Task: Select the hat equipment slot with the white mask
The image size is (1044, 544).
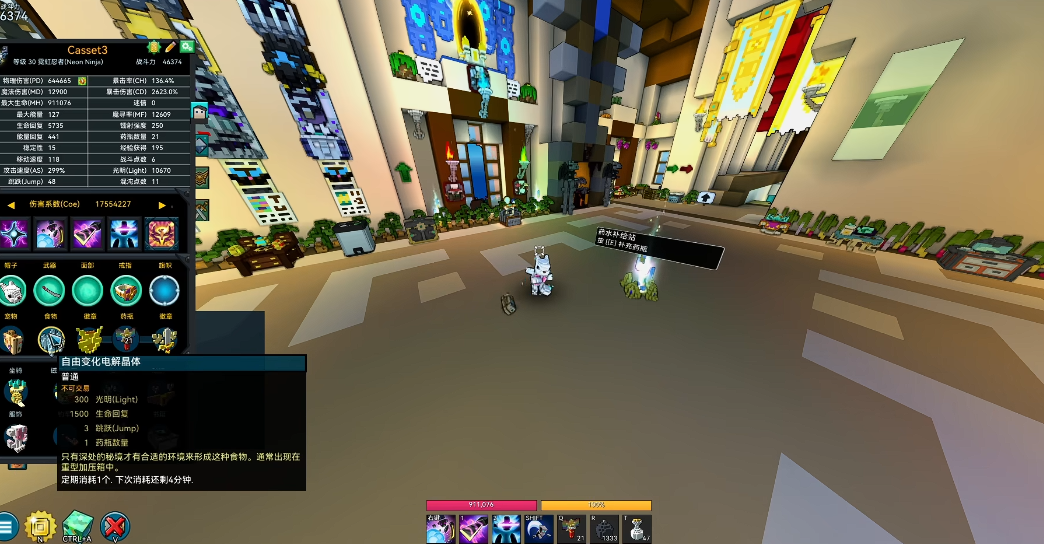Action: (x=14, y=291)
